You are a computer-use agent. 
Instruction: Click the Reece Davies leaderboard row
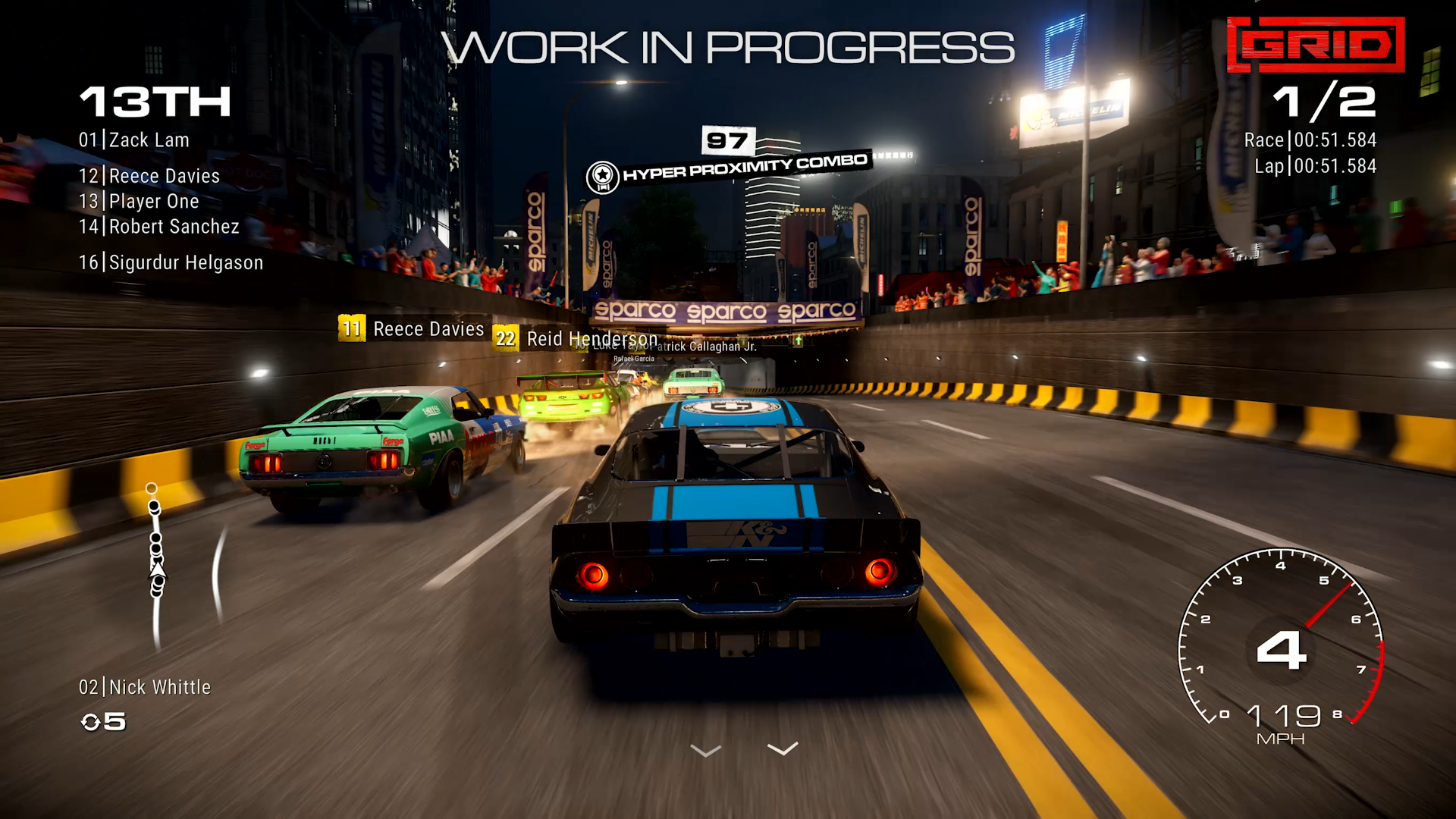[x=149, y=176]
